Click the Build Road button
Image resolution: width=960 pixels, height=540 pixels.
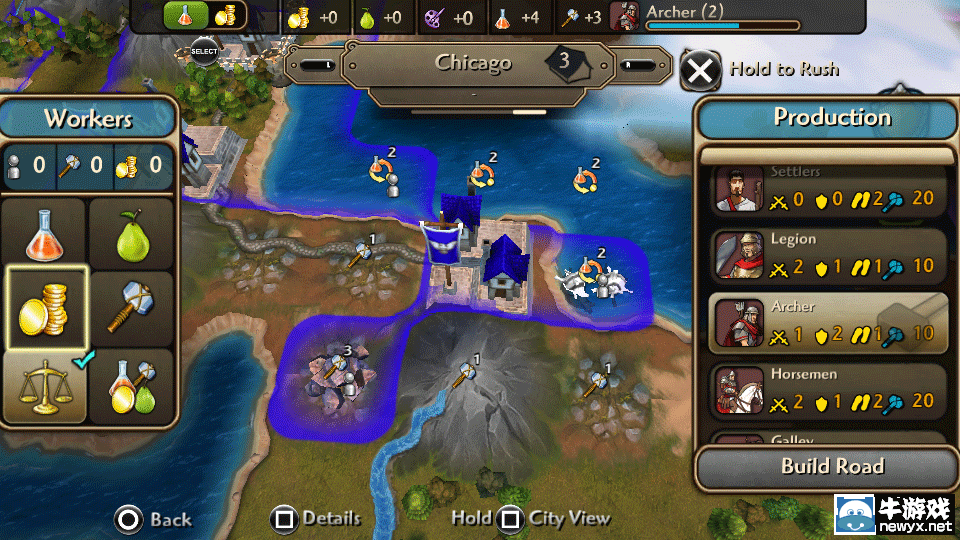(832, 466)
